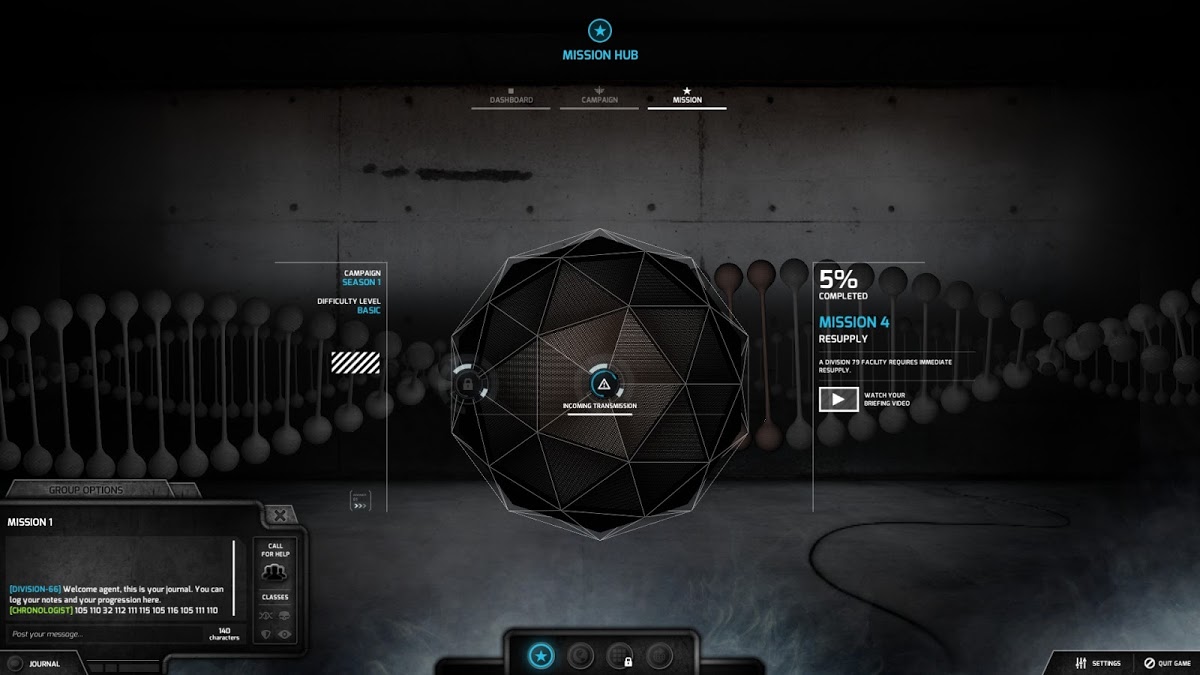1200x675 pixels.
Task: Click the locked grid icon in bottom bar
Action: (620, 655)
